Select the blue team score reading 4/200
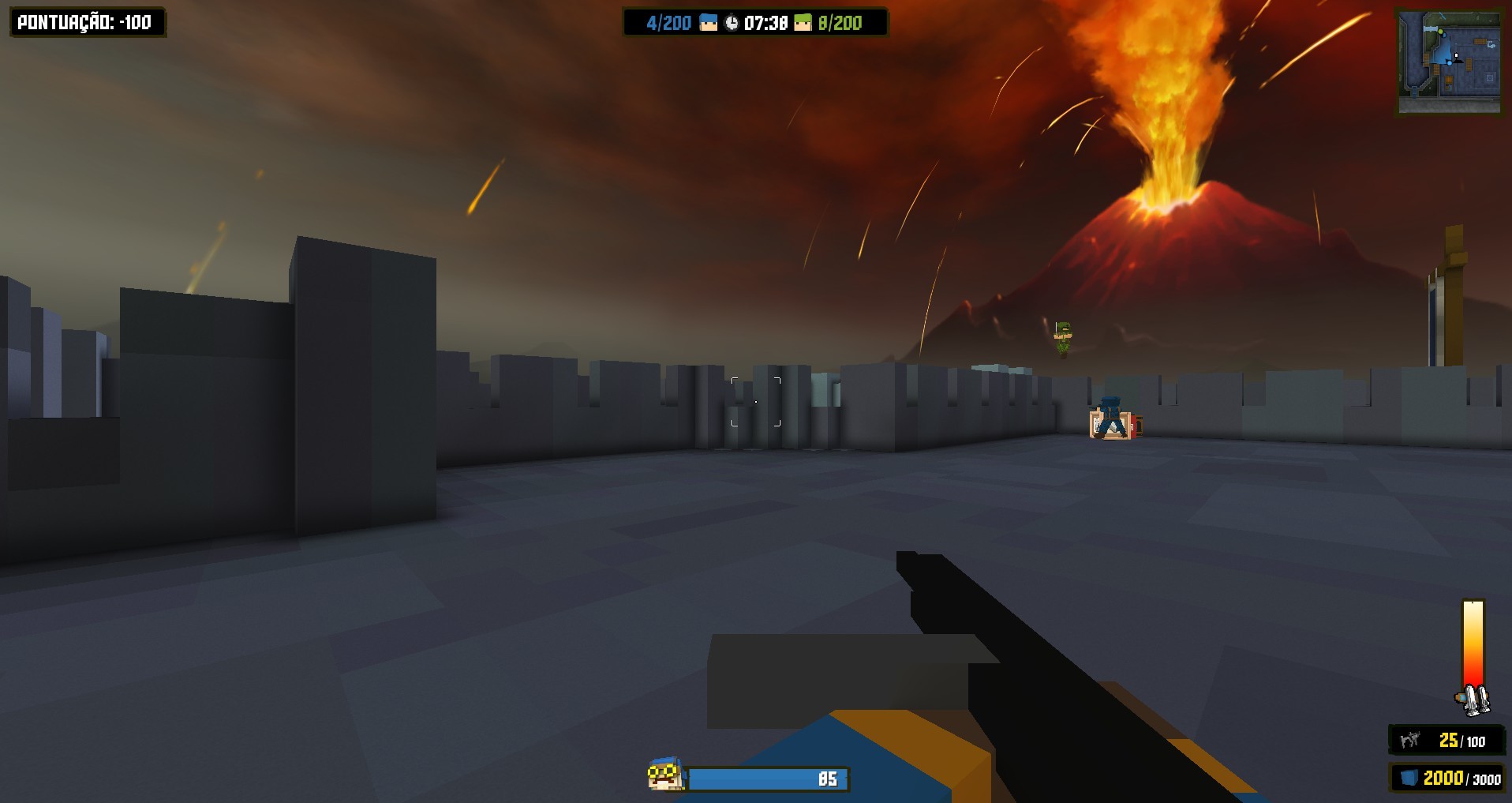This screenshot has height=803, width=1512. [x=668, y=22]
